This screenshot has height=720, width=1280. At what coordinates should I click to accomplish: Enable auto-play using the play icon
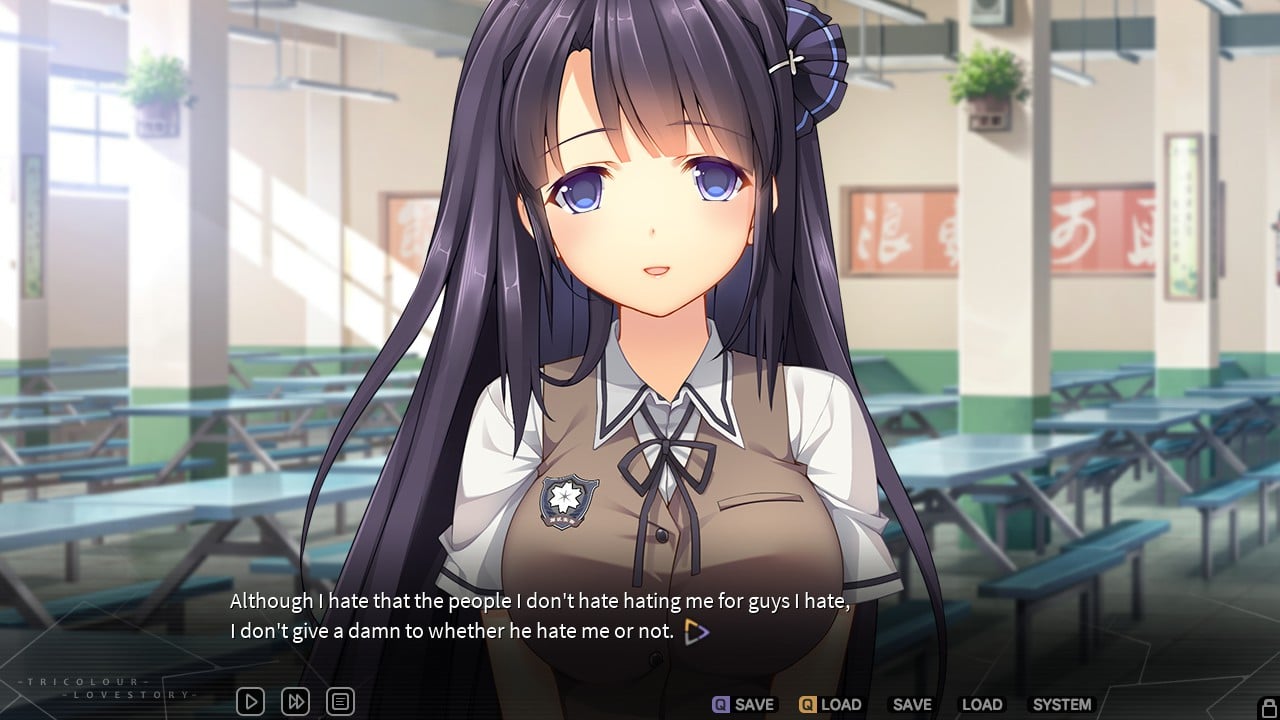[249, 701]
